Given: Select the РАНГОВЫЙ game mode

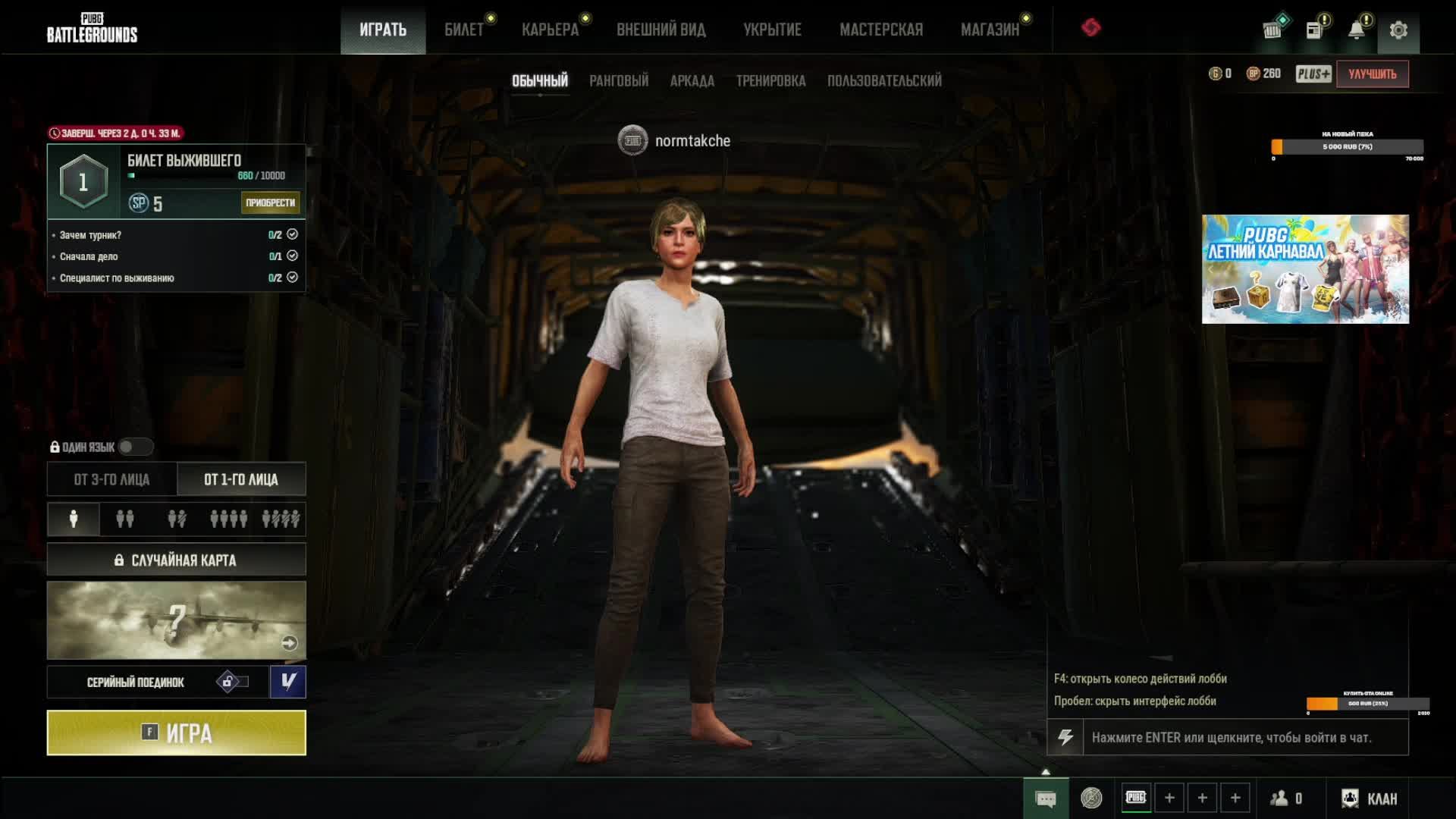Looking at the screenshot, I should (x=619, y=80).
